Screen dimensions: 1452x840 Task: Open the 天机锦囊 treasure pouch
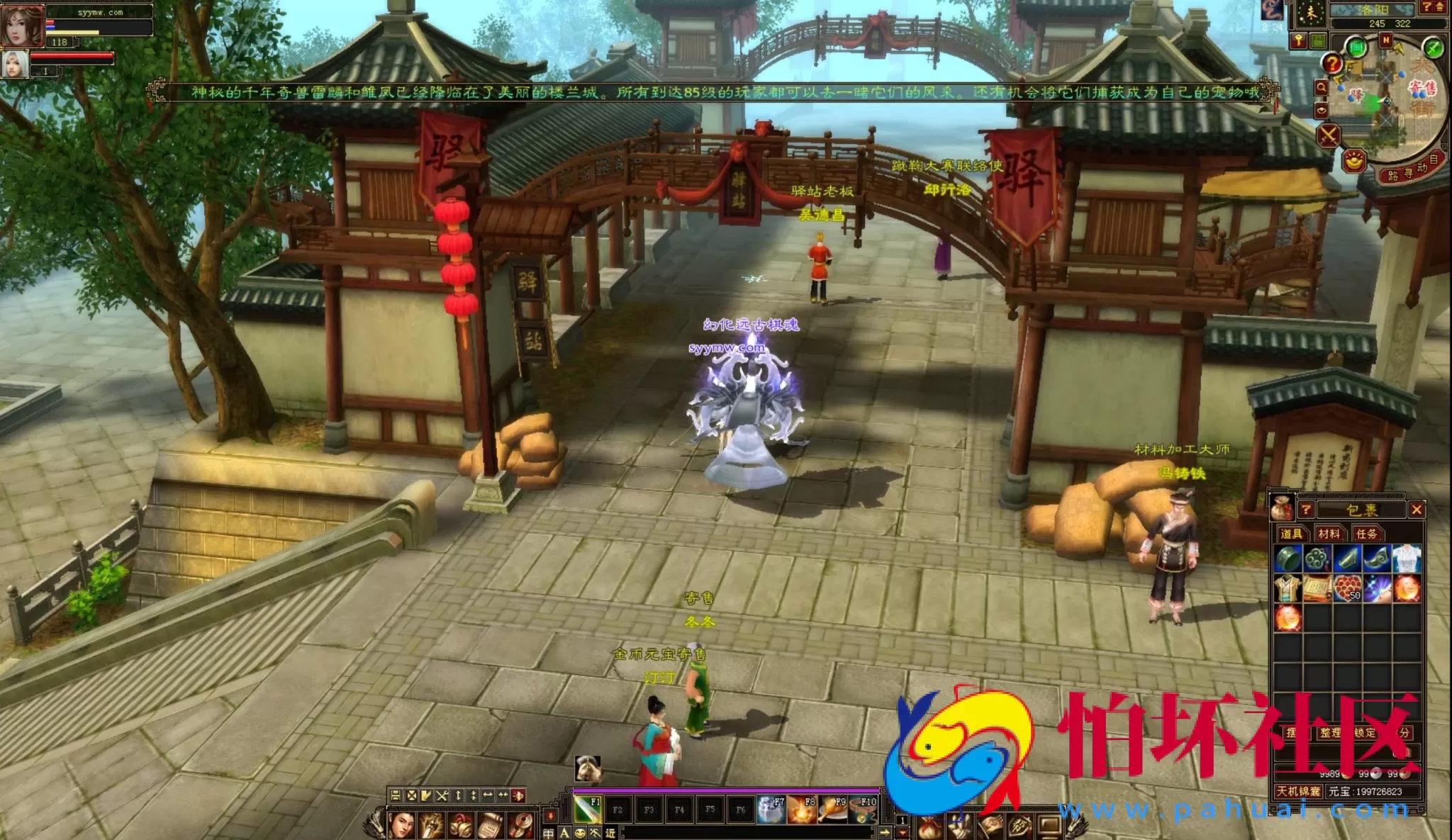[1298, 791]
